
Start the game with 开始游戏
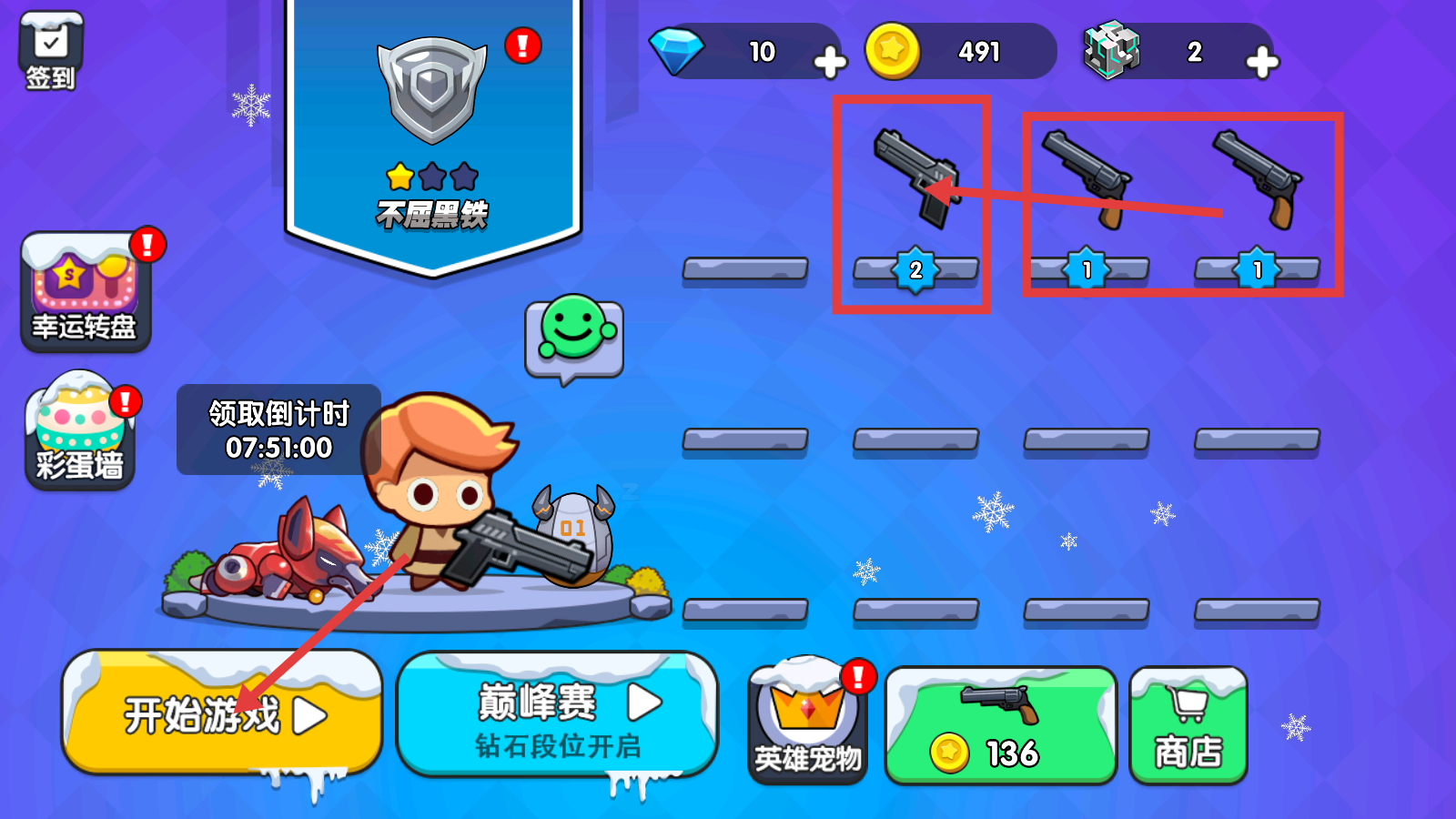[x=222, y=713]
